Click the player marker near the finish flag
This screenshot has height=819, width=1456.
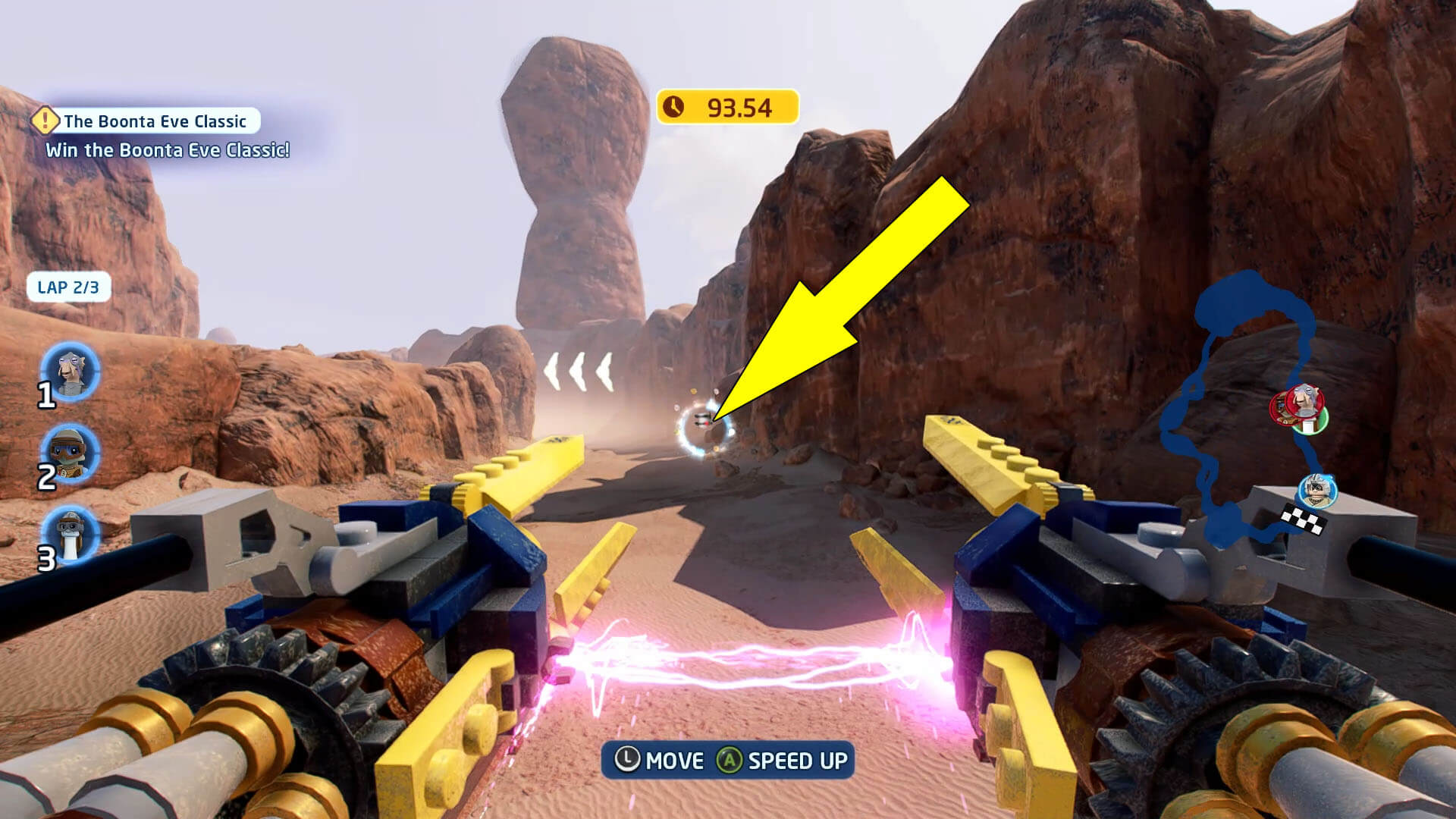(1318, 490)
